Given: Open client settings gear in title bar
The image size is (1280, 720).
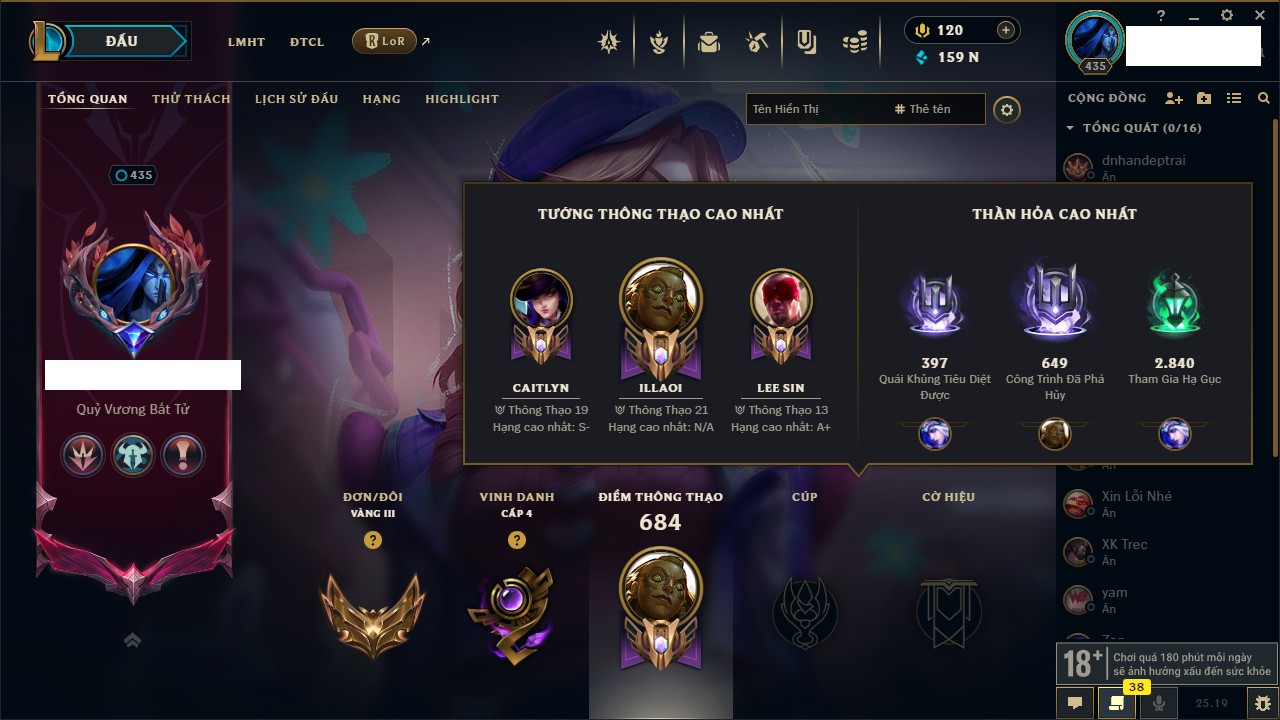Looking at the screenshot, I should (1227, 15).
